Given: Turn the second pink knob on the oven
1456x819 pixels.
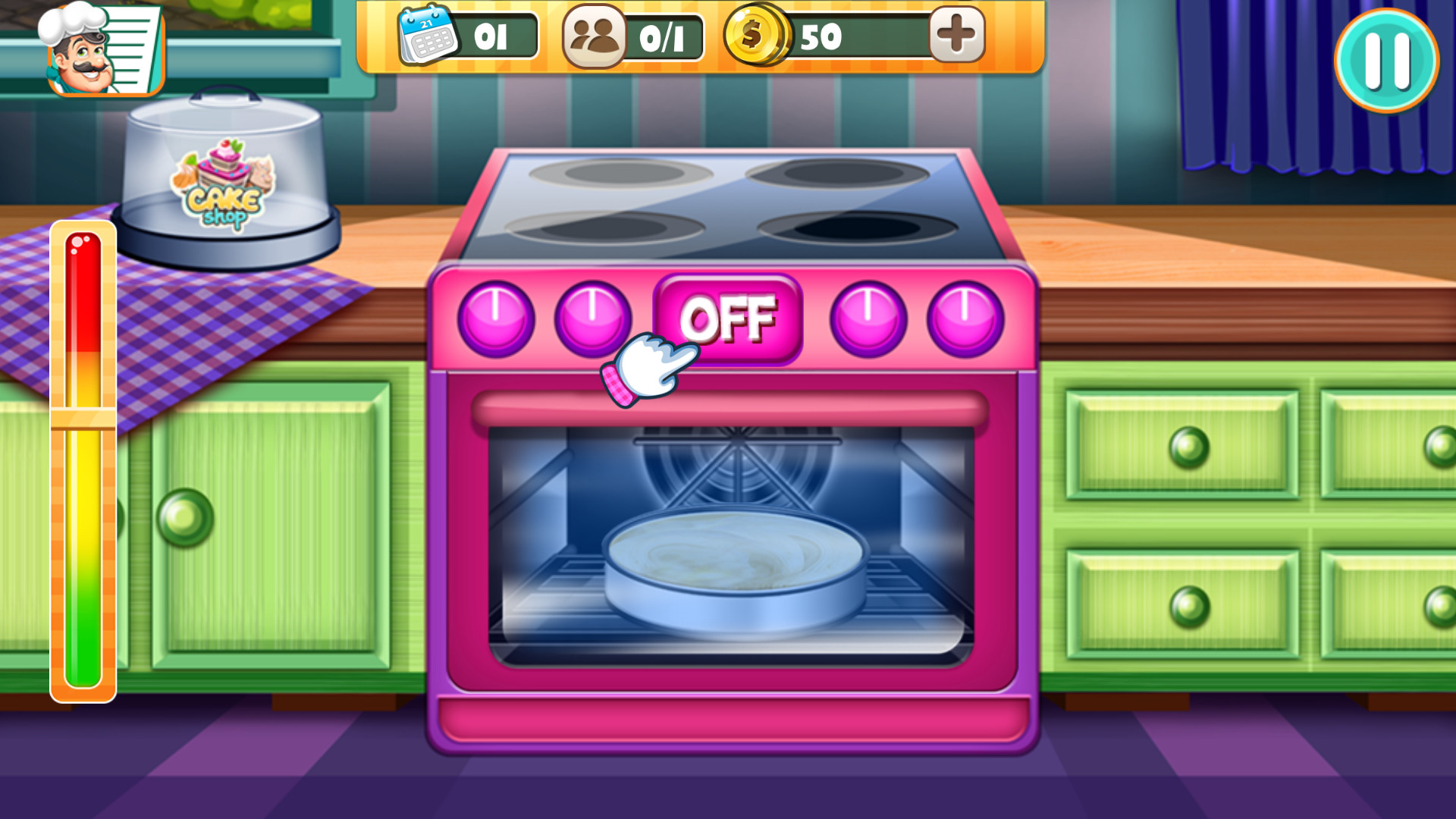Looking at the screenshot, I should pos(591,318).
